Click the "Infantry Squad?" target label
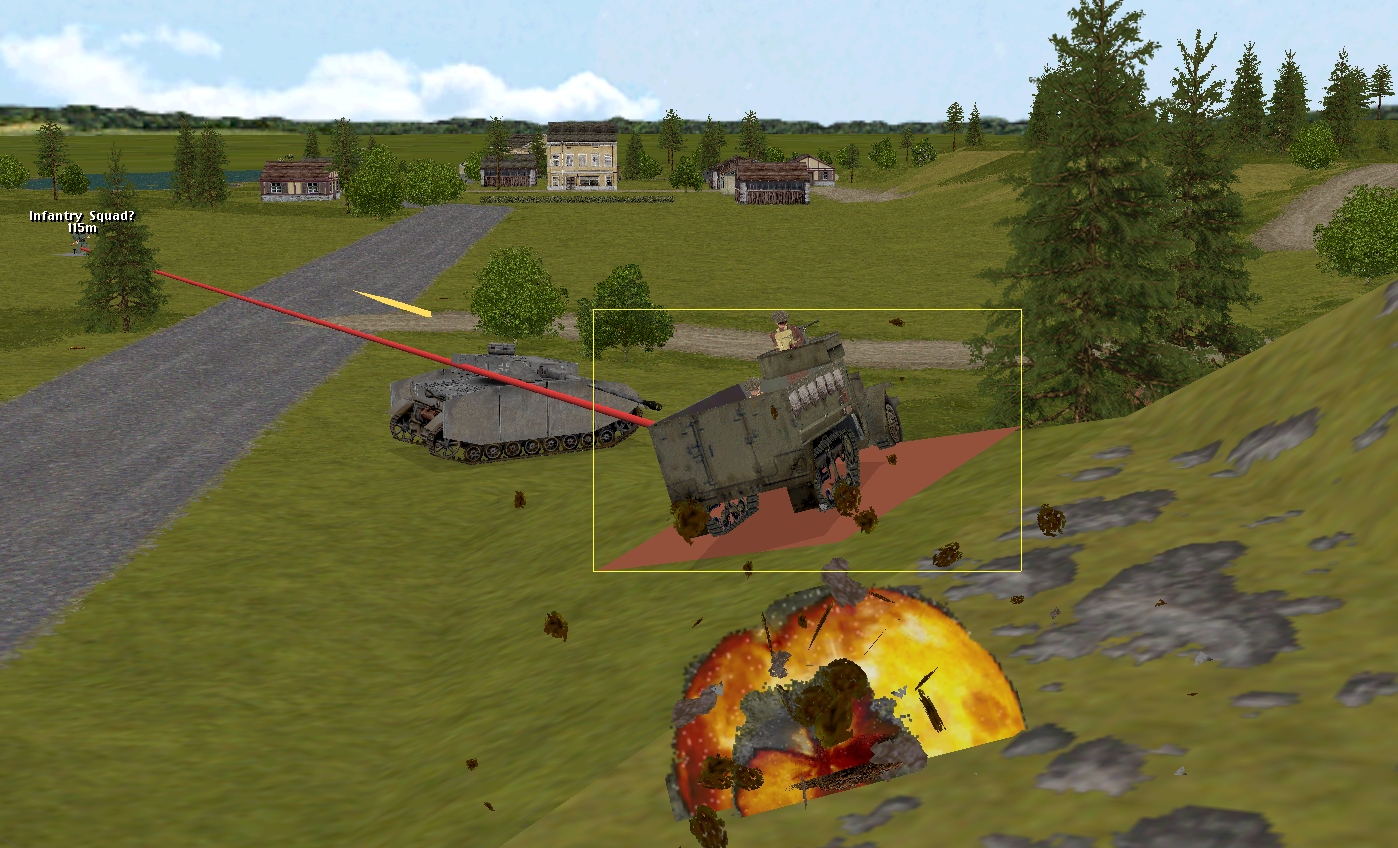 (x=81, y=216)
